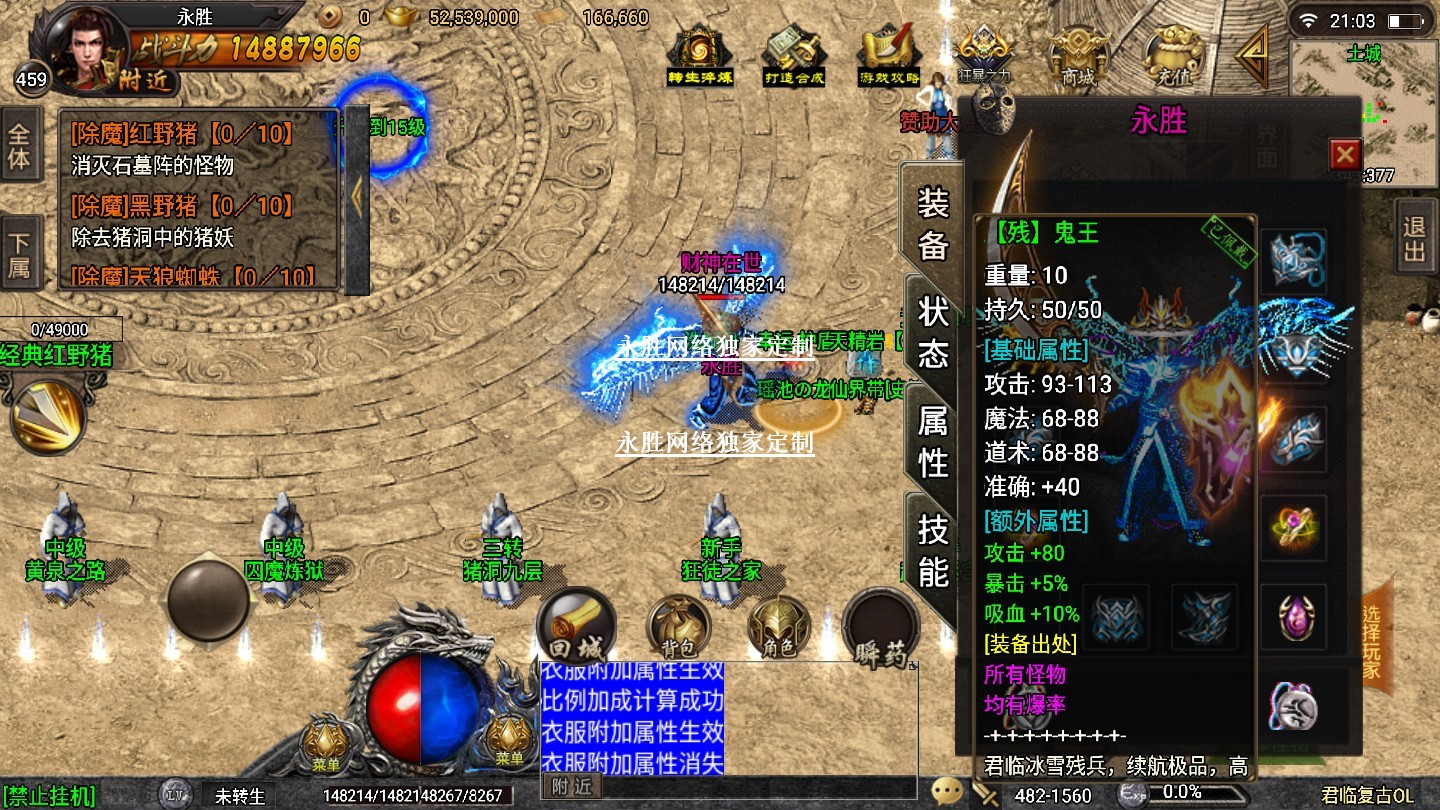Select the 下属 side tab

coord(20,255)
